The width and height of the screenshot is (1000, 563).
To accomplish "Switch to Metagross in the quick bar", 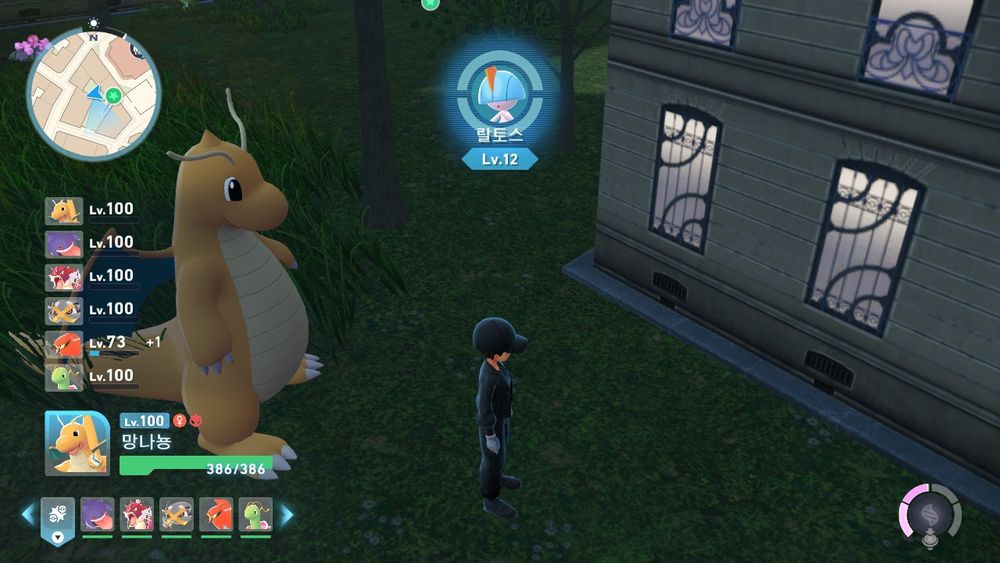I will pyautogui.click(x=176, y=515).
